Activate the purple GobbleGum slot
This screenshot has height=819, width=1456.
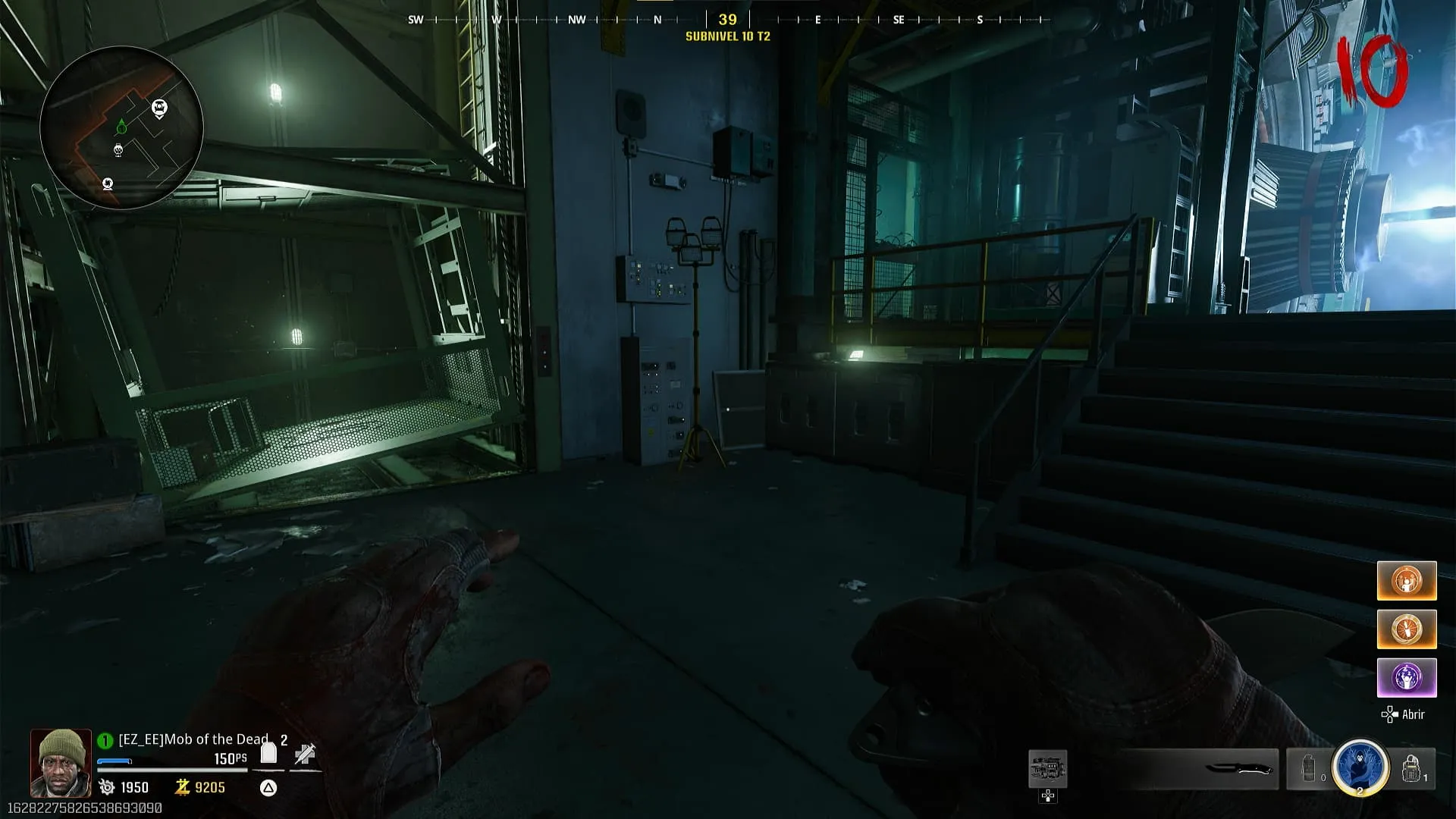[x=1406, y=677]
